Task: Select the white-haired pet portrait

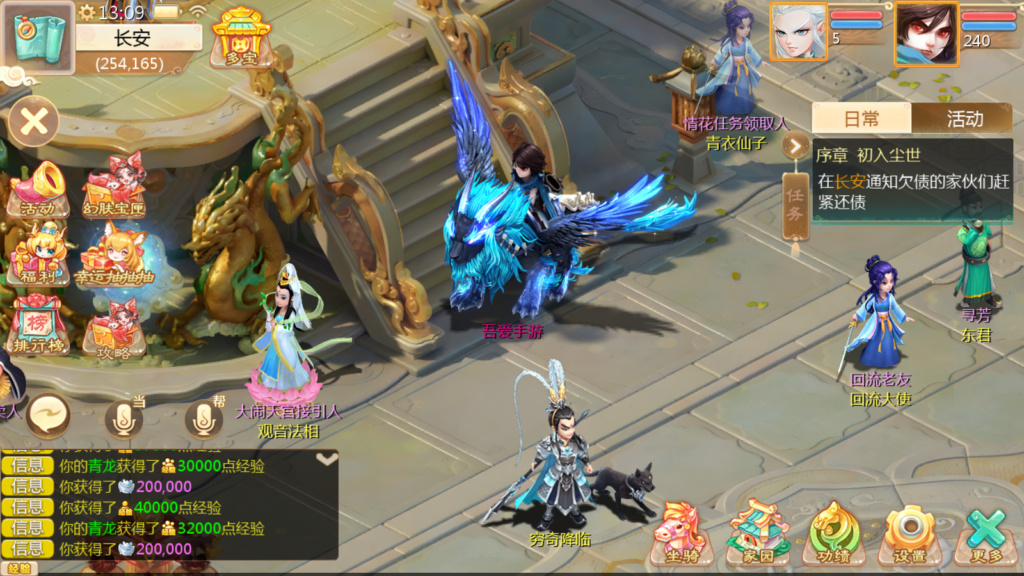Action: 799,31
